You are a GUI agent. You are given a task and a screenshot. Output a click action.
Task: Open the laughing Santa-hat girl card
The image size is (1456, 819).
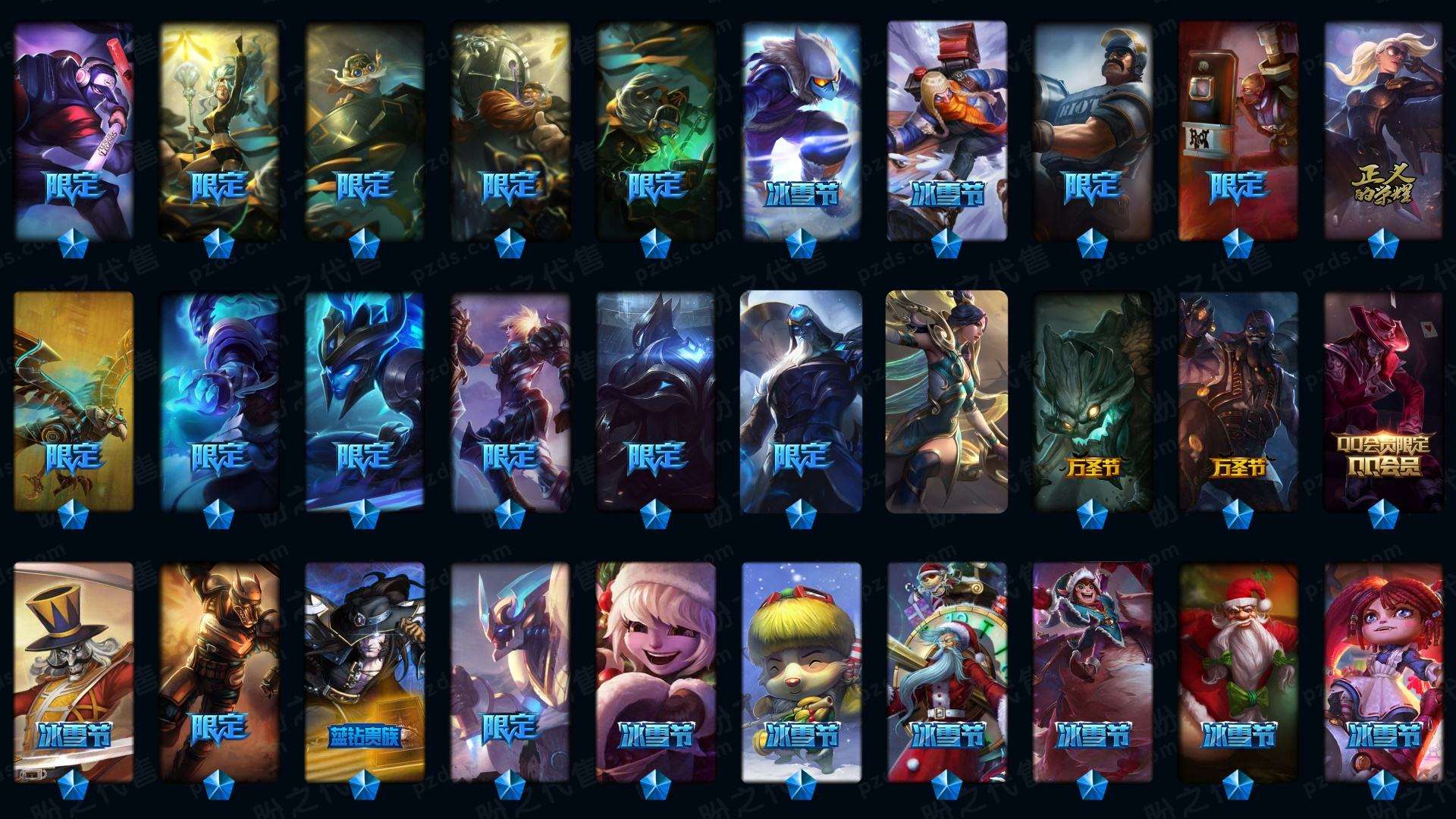tap(656, 672)
